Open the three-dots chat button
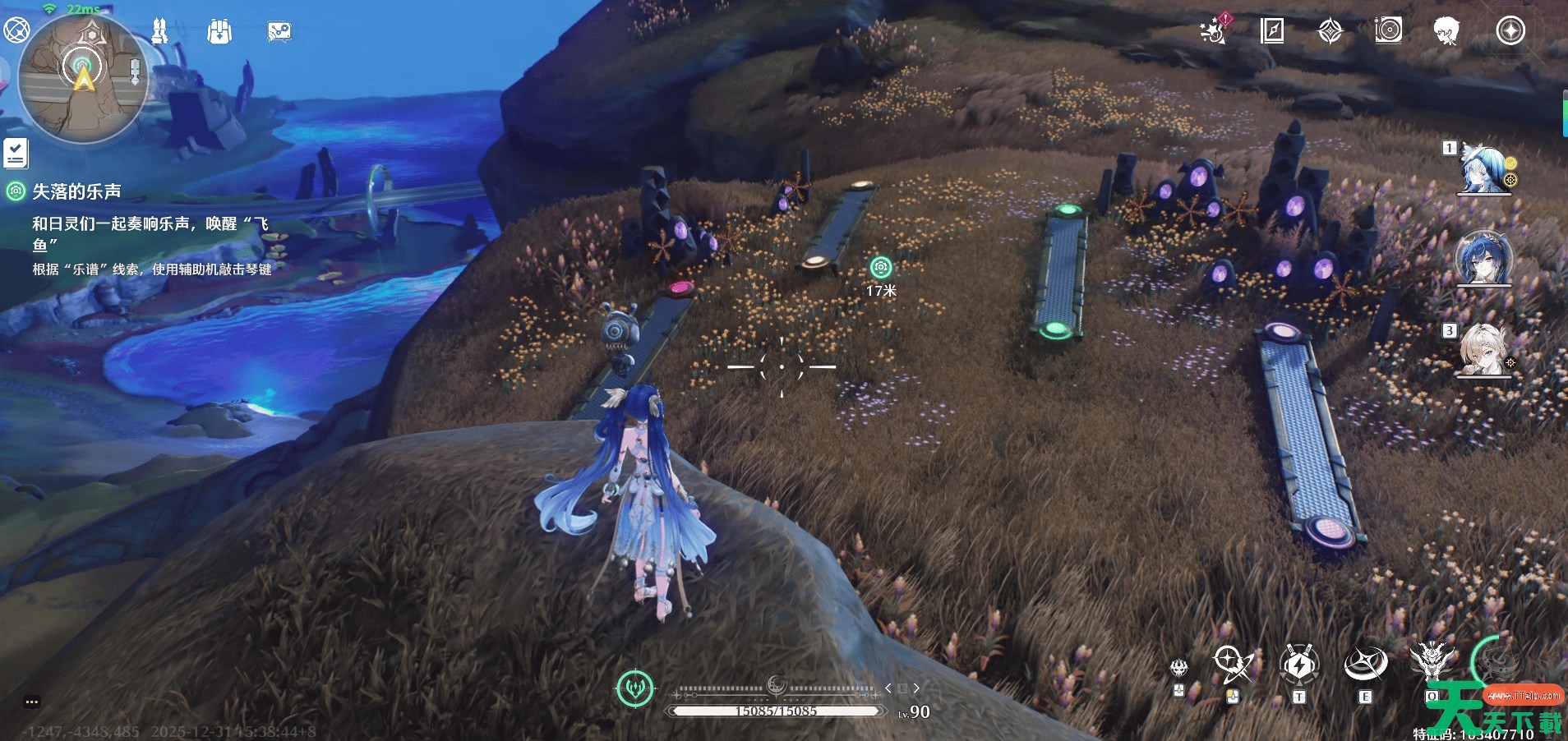The width and height of the screenshot is (1568, 741). pos(32,702)
